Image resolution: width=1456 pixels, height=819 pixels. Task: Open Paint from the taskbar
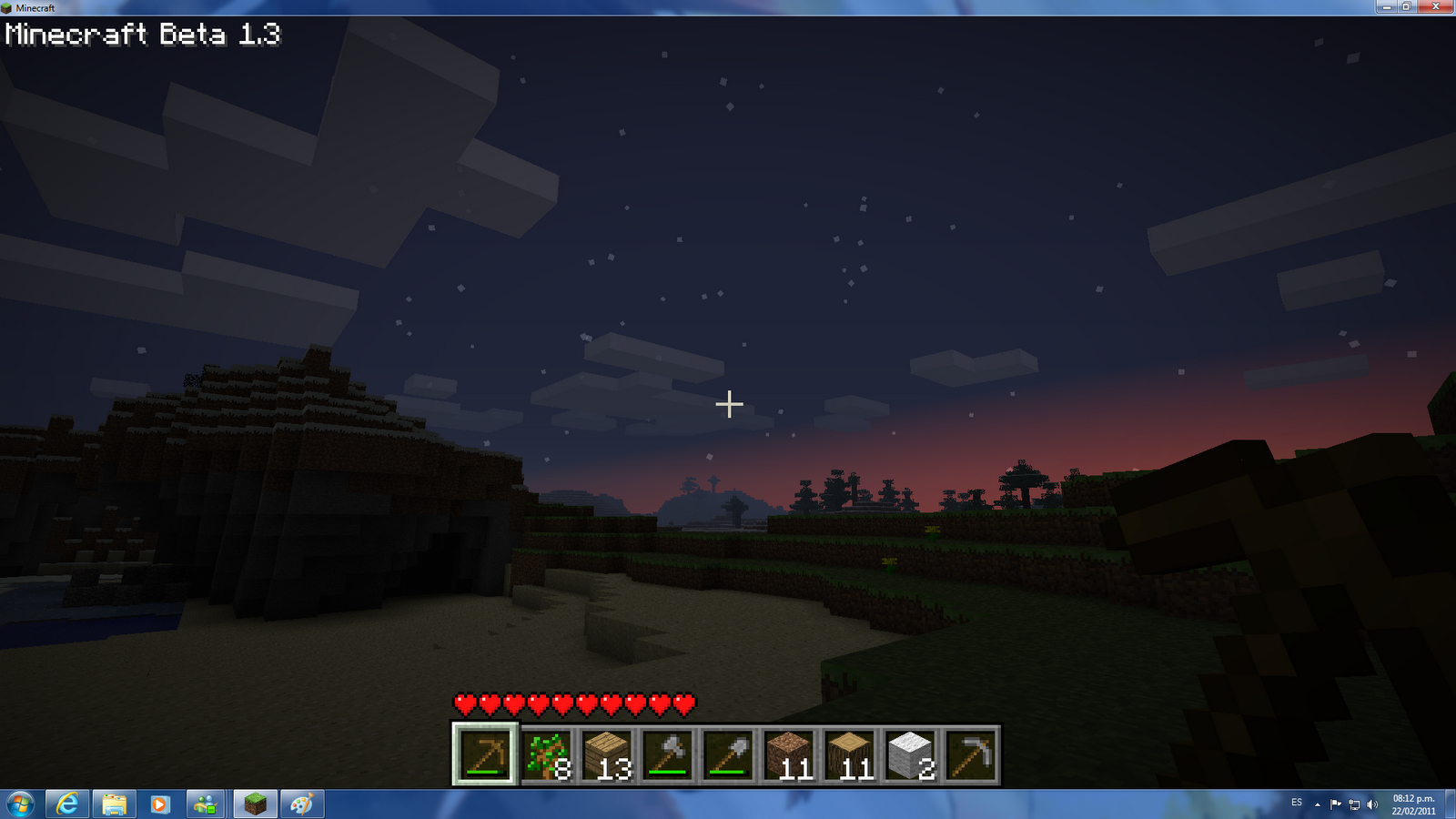click(303, 804)
